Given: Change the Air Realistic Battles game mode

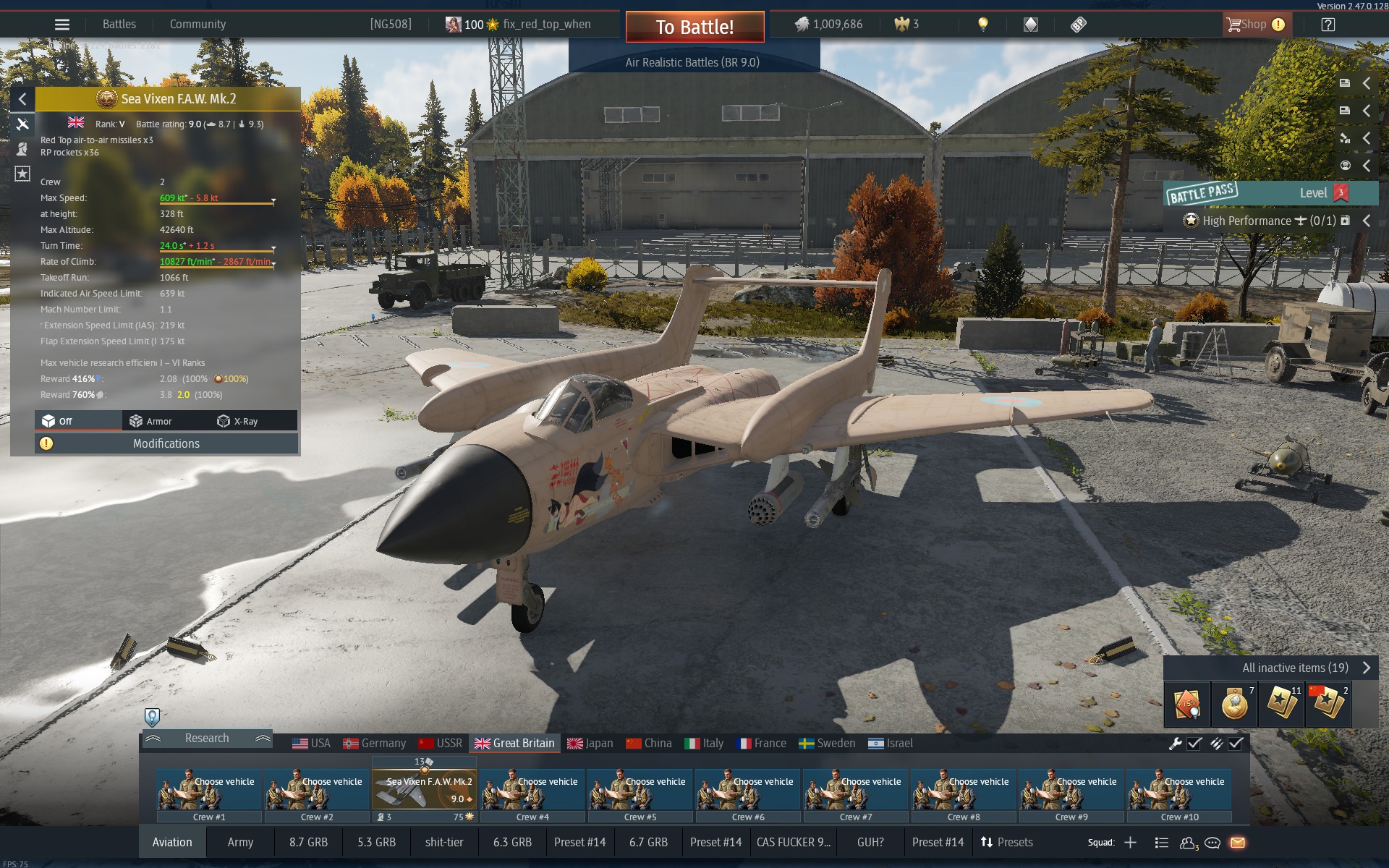Looking at the screenshot, I should click(x=692, y=62).
